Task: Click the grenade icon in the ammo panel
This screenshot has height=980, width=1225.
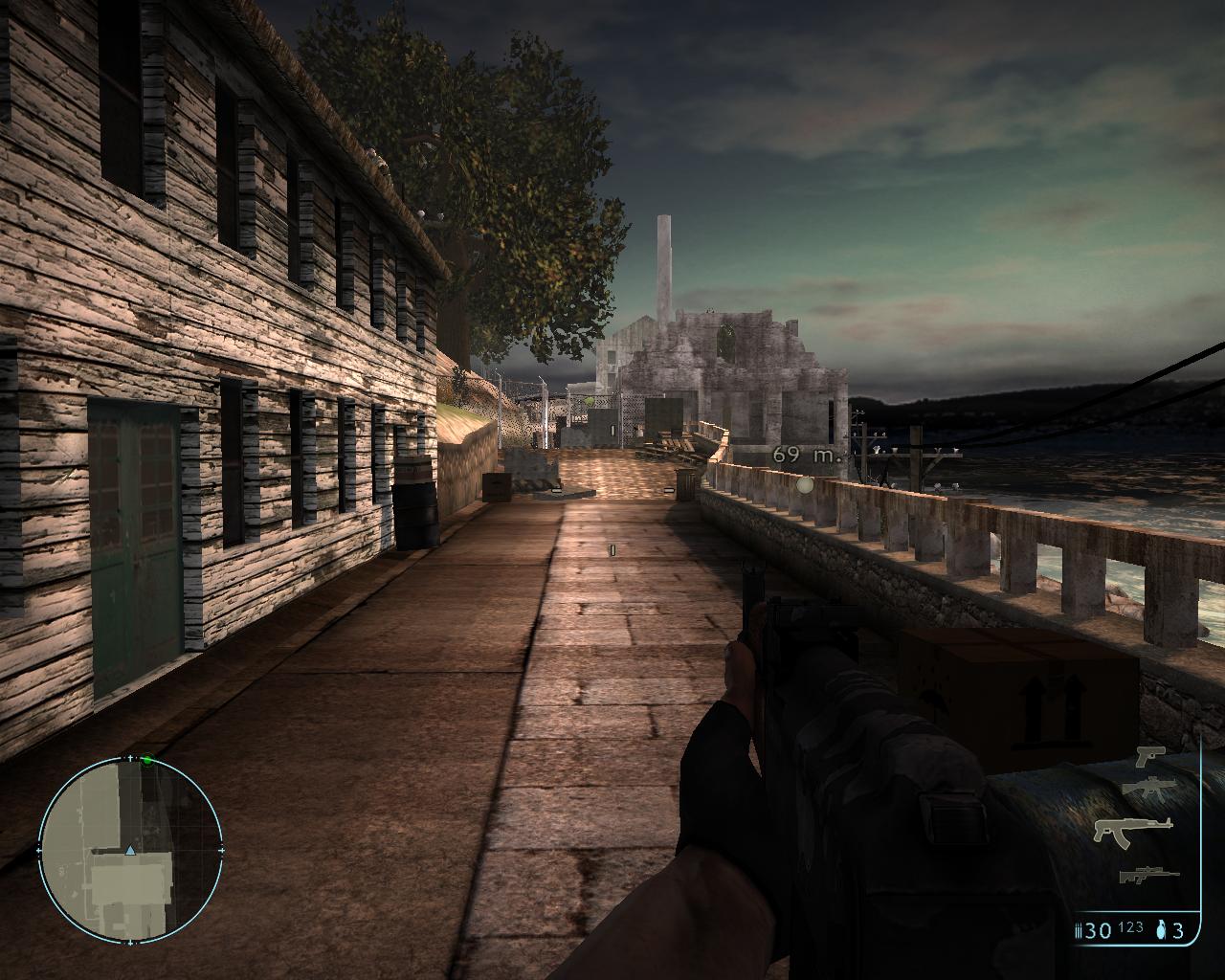Action: click(1163, 929)
